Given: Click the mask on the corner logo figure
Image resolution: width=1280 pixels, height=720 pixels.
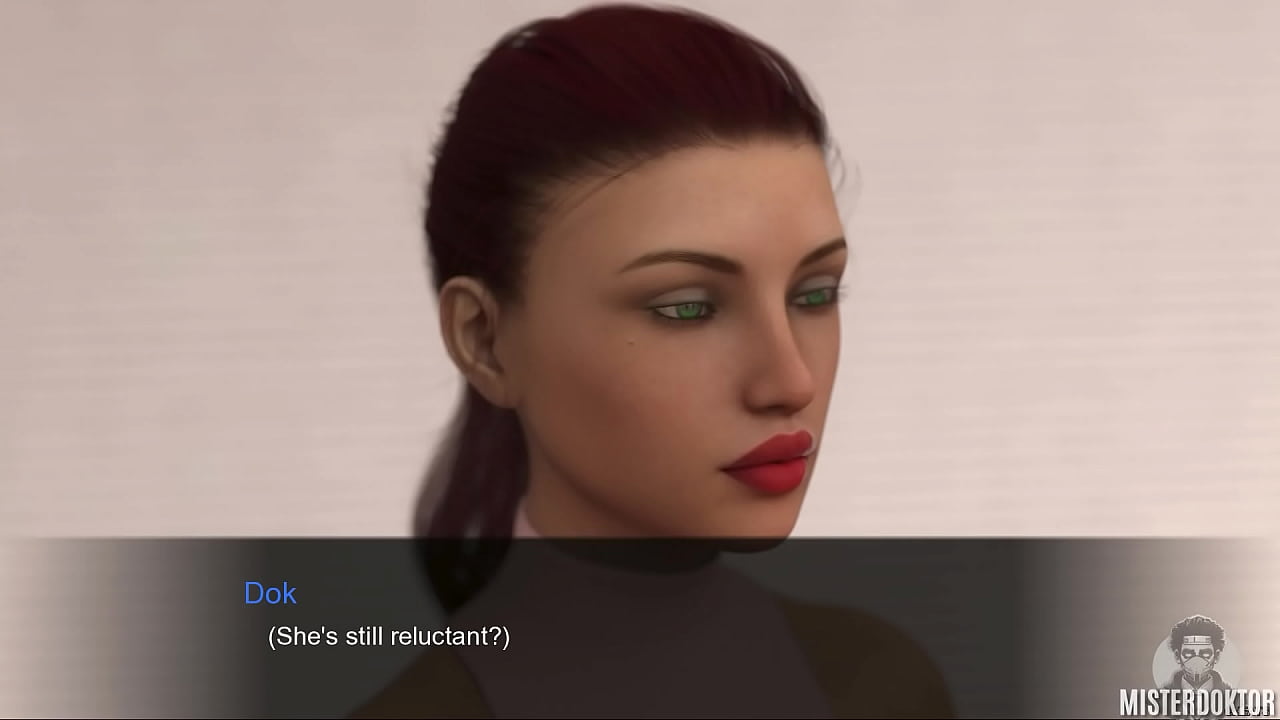Looking at the screenshot, I should click(x=1197, y=663).
